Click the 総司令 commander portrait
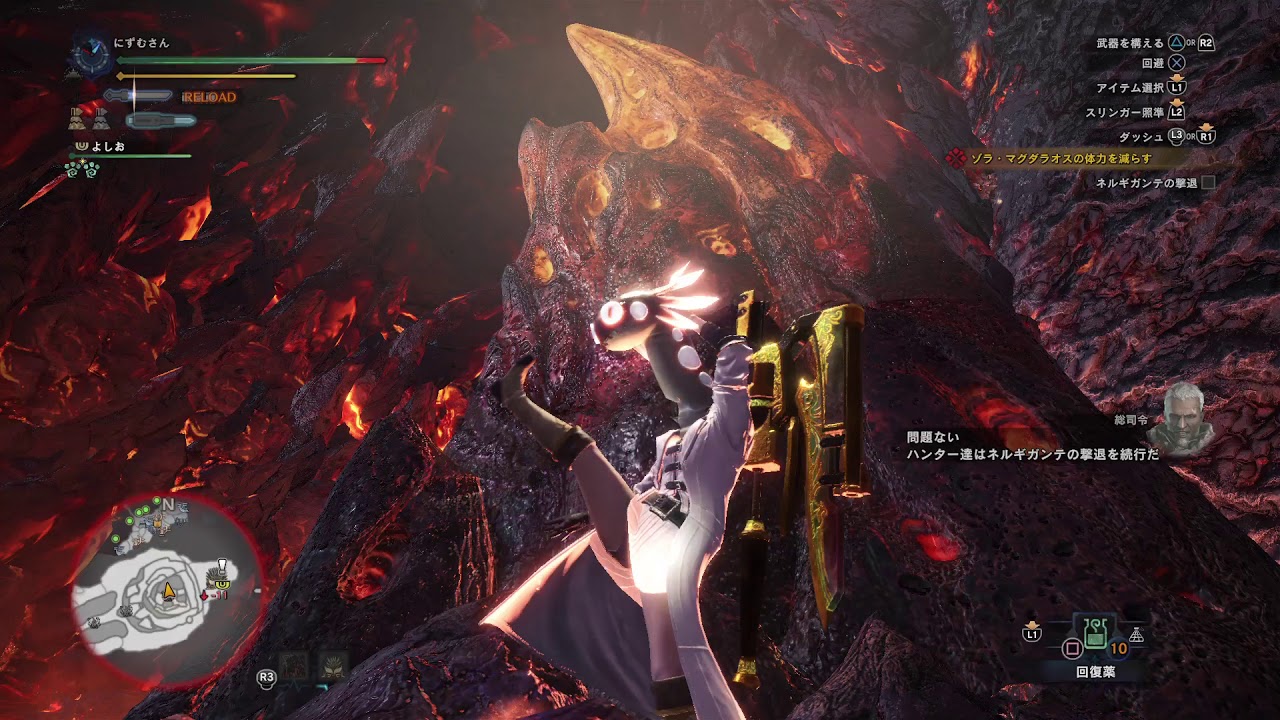Screen dimensions: 1280x720 pyautogui.click(x=1180, y=418)
